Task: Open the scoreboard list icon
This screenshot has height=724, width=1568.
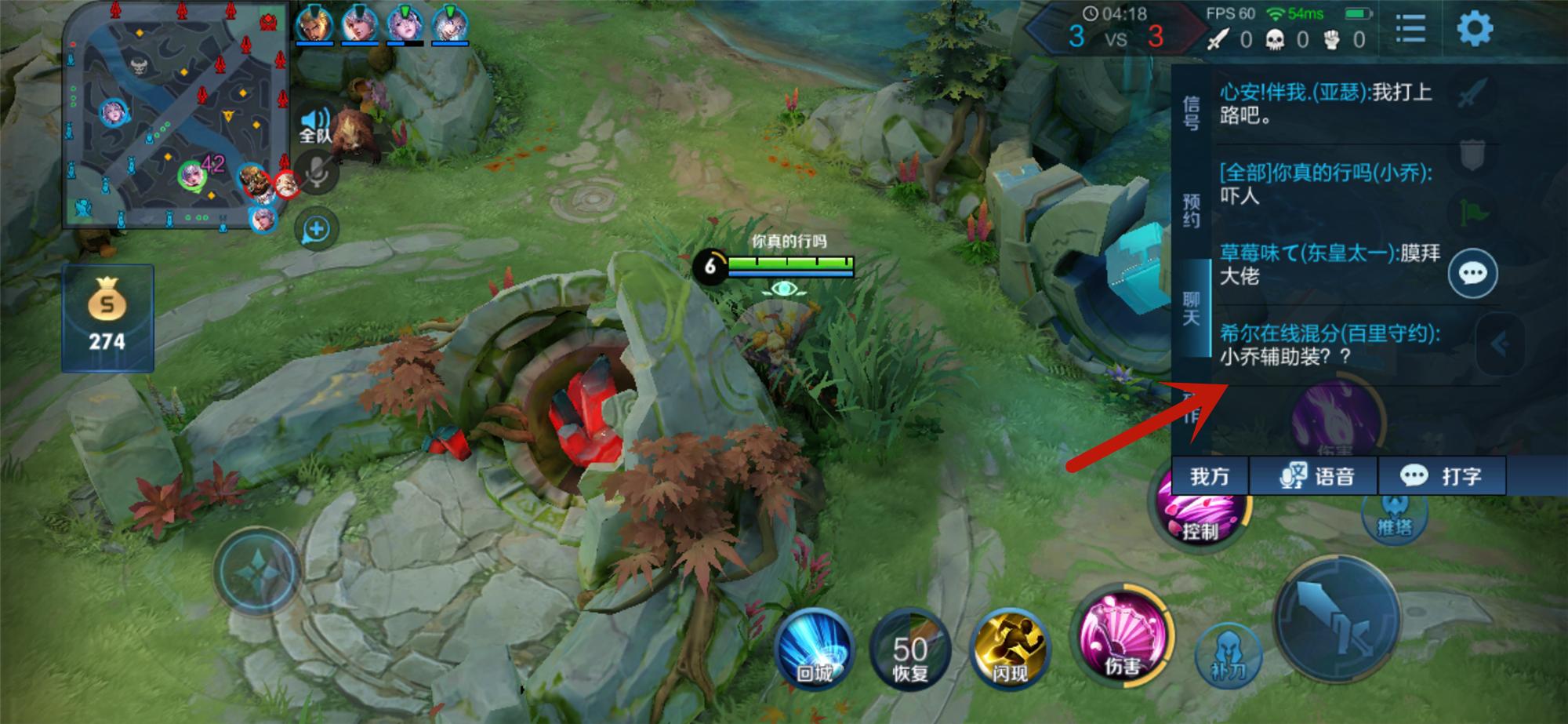Action: tap(1410, 29)
